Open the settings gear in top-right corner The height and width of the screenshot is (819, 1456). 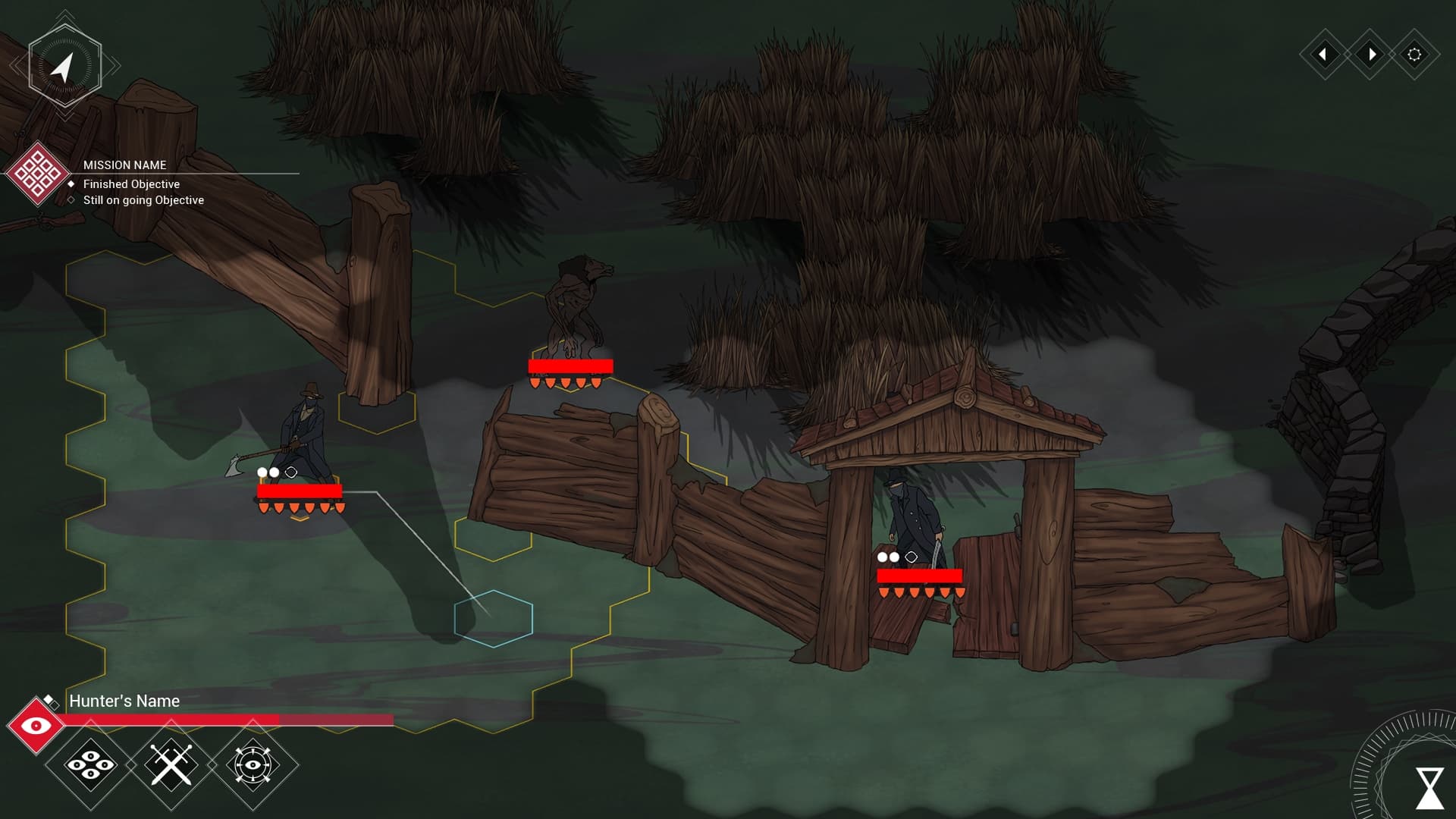(x=1414, y=55)
